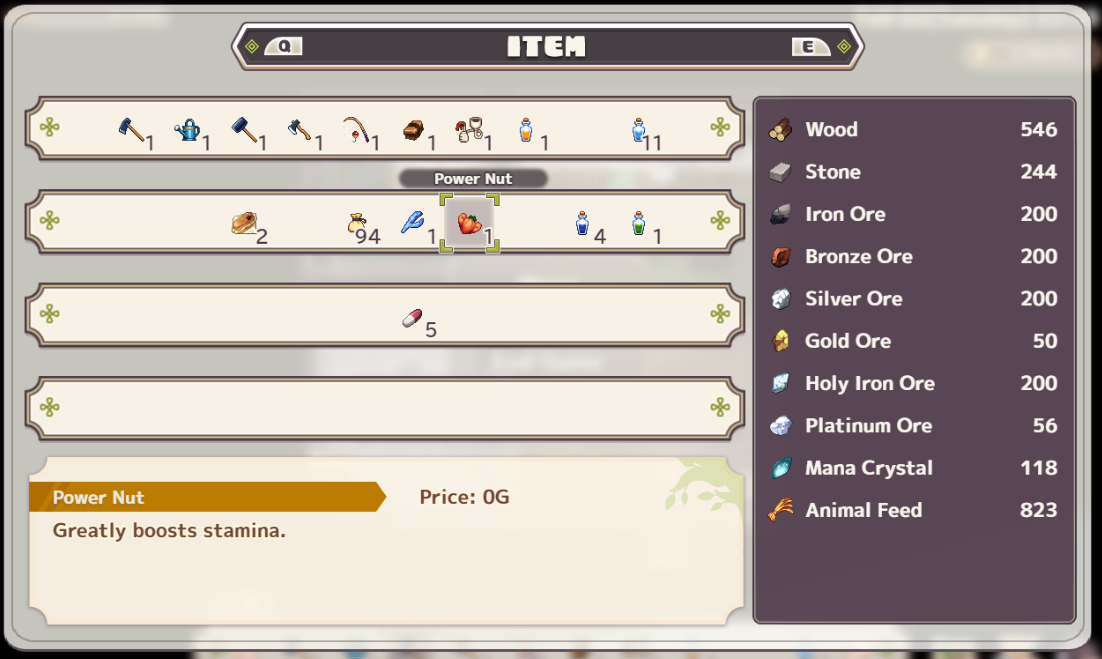The width and height of the screenshot is (1102, 659).
Task: Select the light blue bottle with 11
Action: 639,130
